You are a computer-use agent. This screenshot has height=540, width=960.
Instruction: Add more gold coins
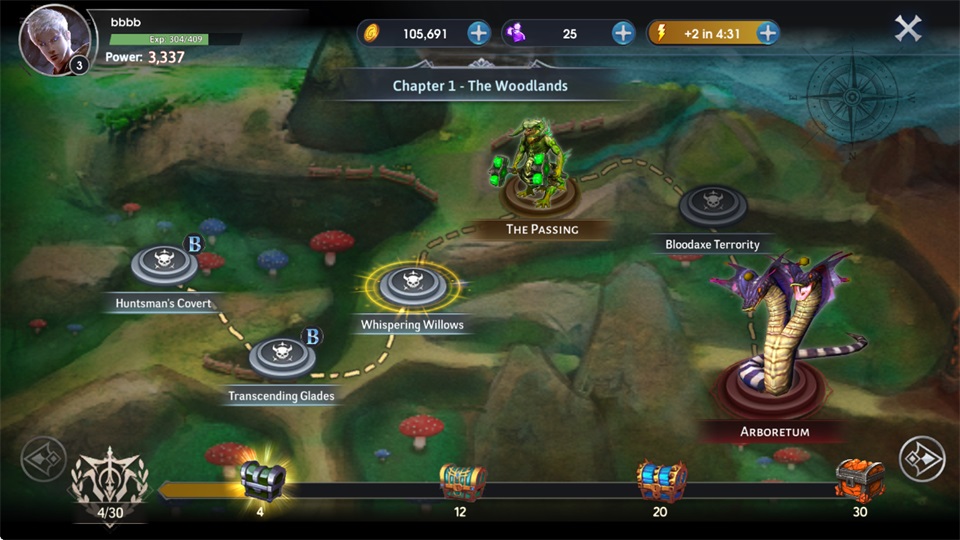point(479,33)
